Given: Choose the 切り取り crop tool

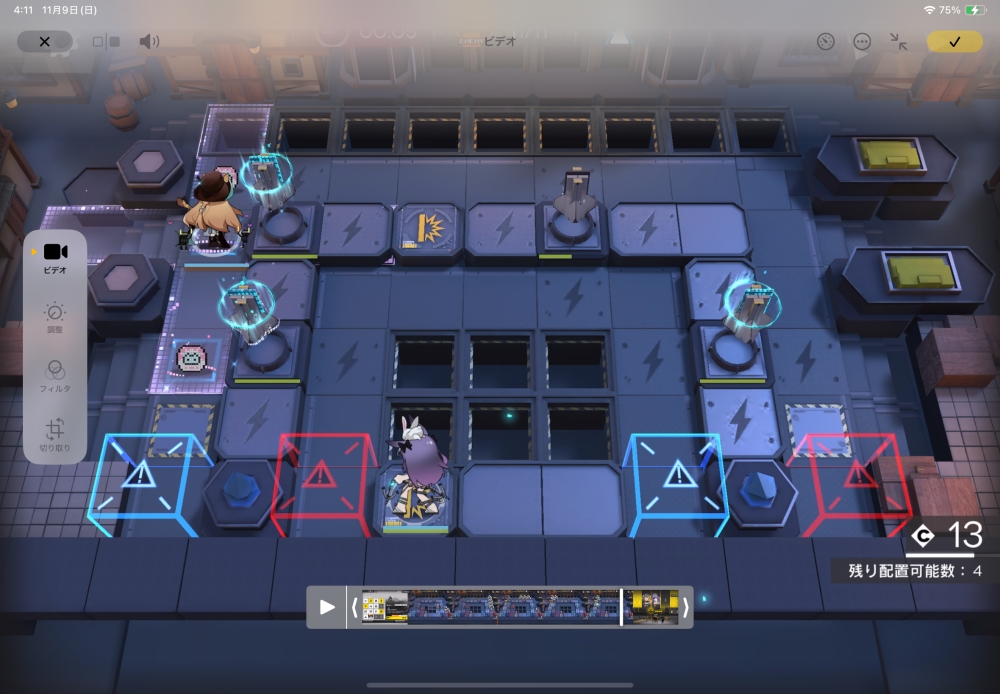Looking at the screenshot, I should (x=55, y=436).
